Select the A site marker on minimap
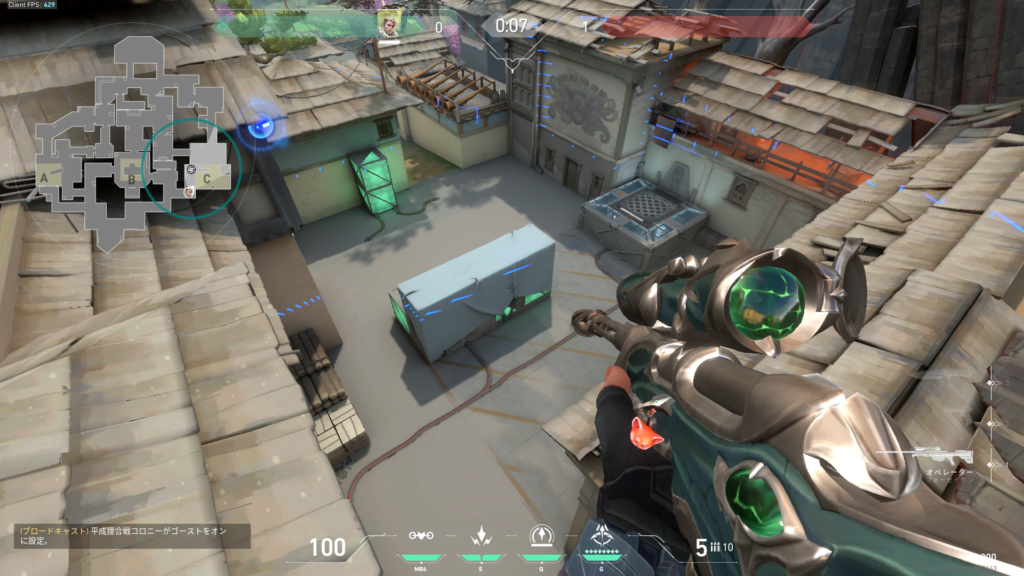This screenshot has width=1024, height=576. click(44, 178)
